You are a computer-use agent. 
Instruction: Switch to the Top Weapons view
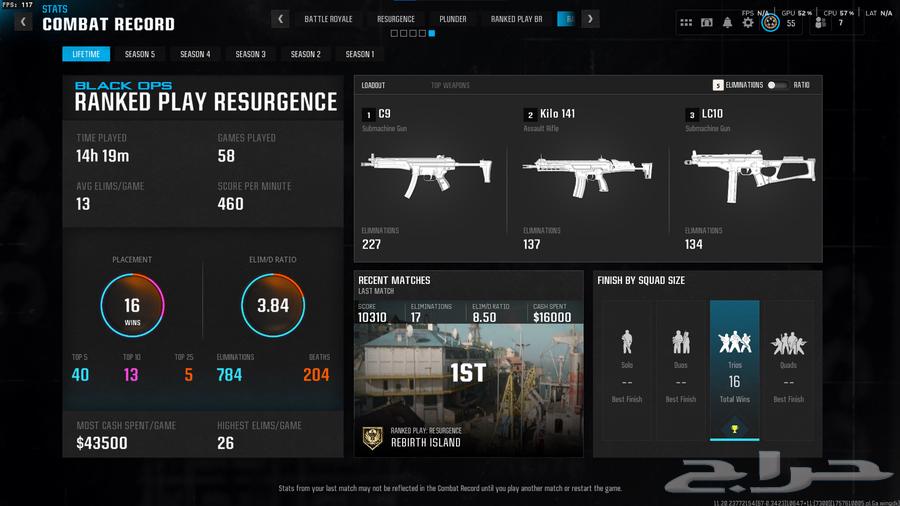(450, 86)
